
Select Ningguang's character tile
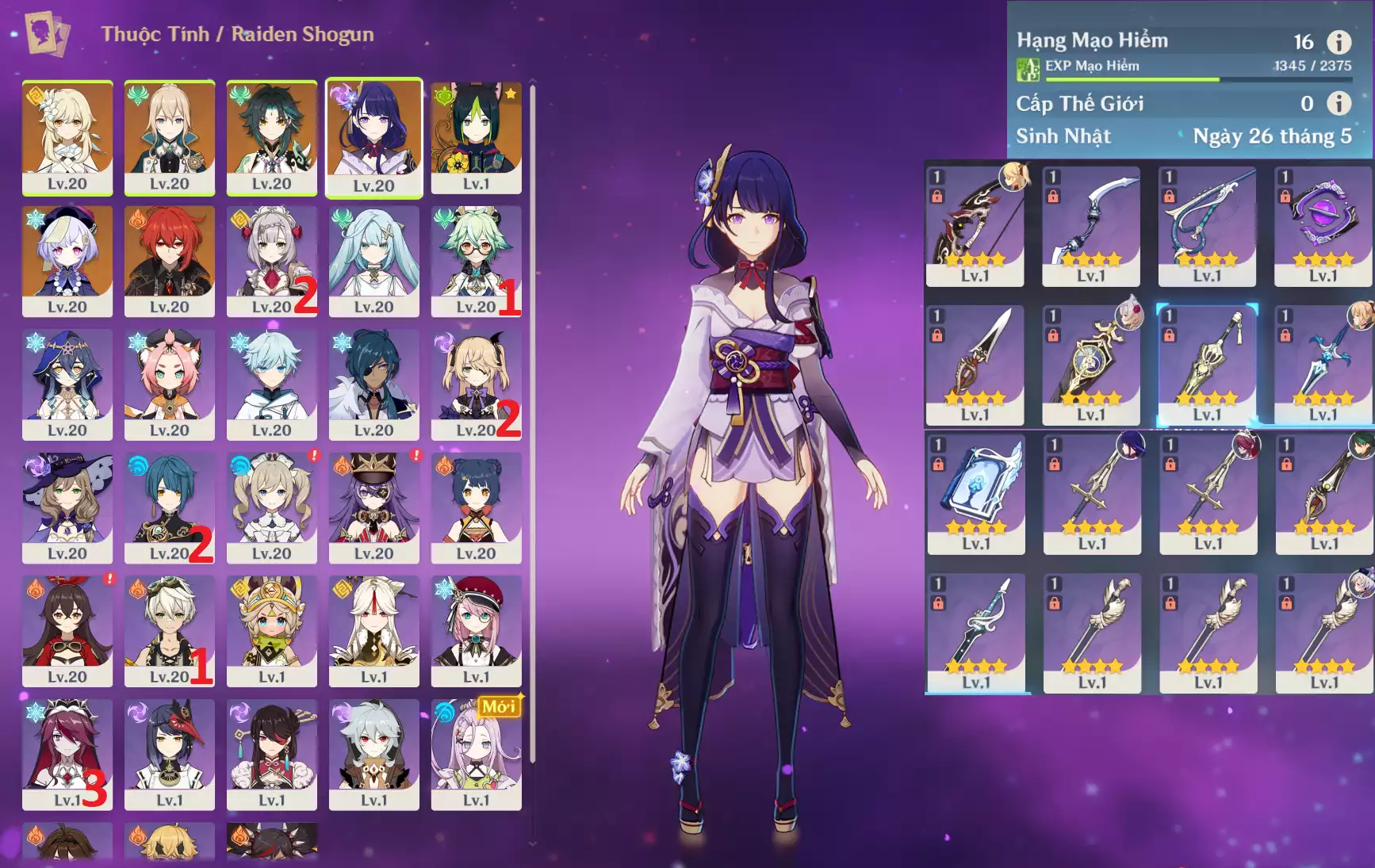click(373, 630)
